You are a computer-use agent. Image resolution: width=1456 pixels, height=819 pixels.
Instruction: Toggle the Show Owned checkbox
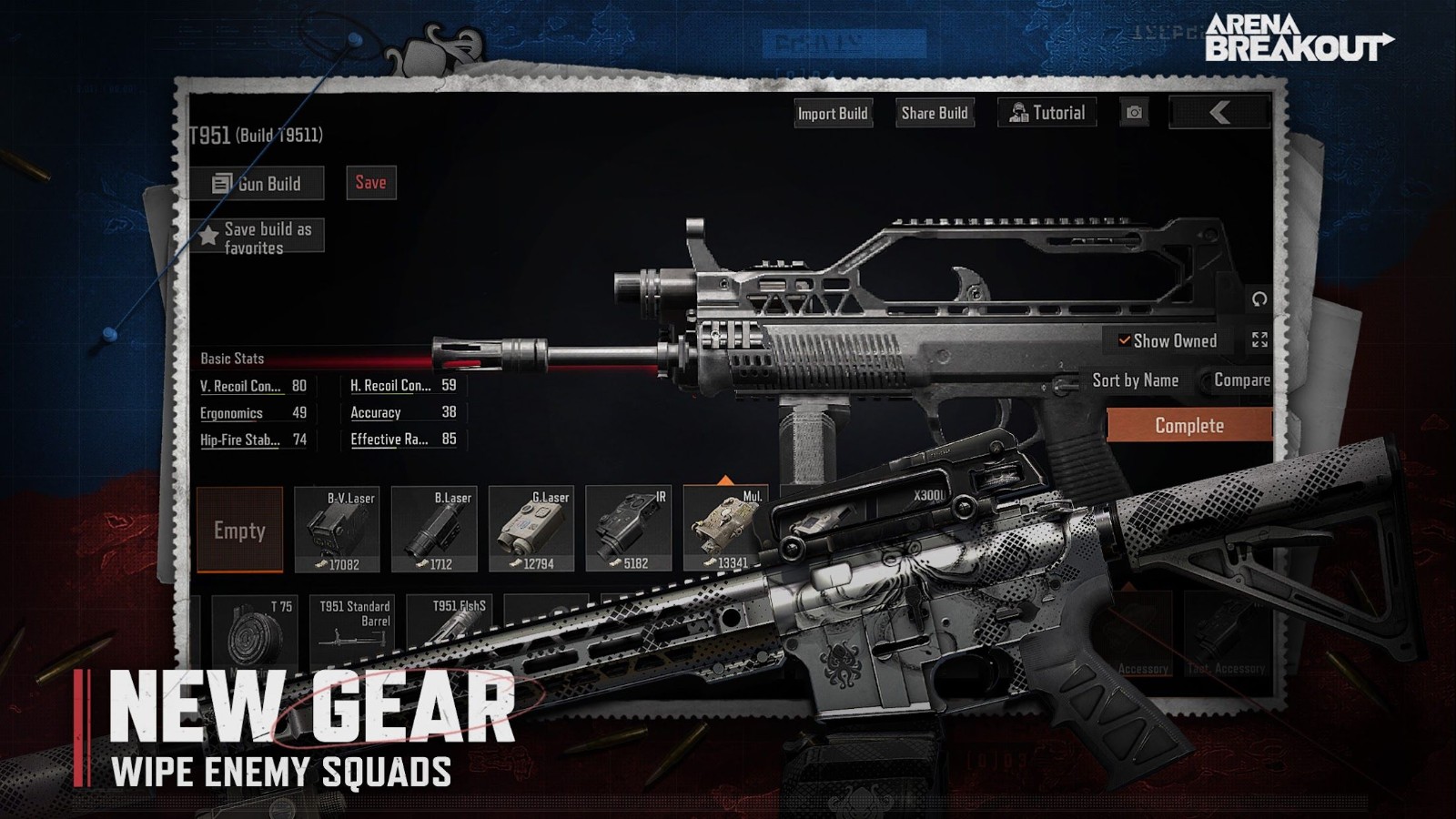pyautogui.click(x=1126, y=341)
